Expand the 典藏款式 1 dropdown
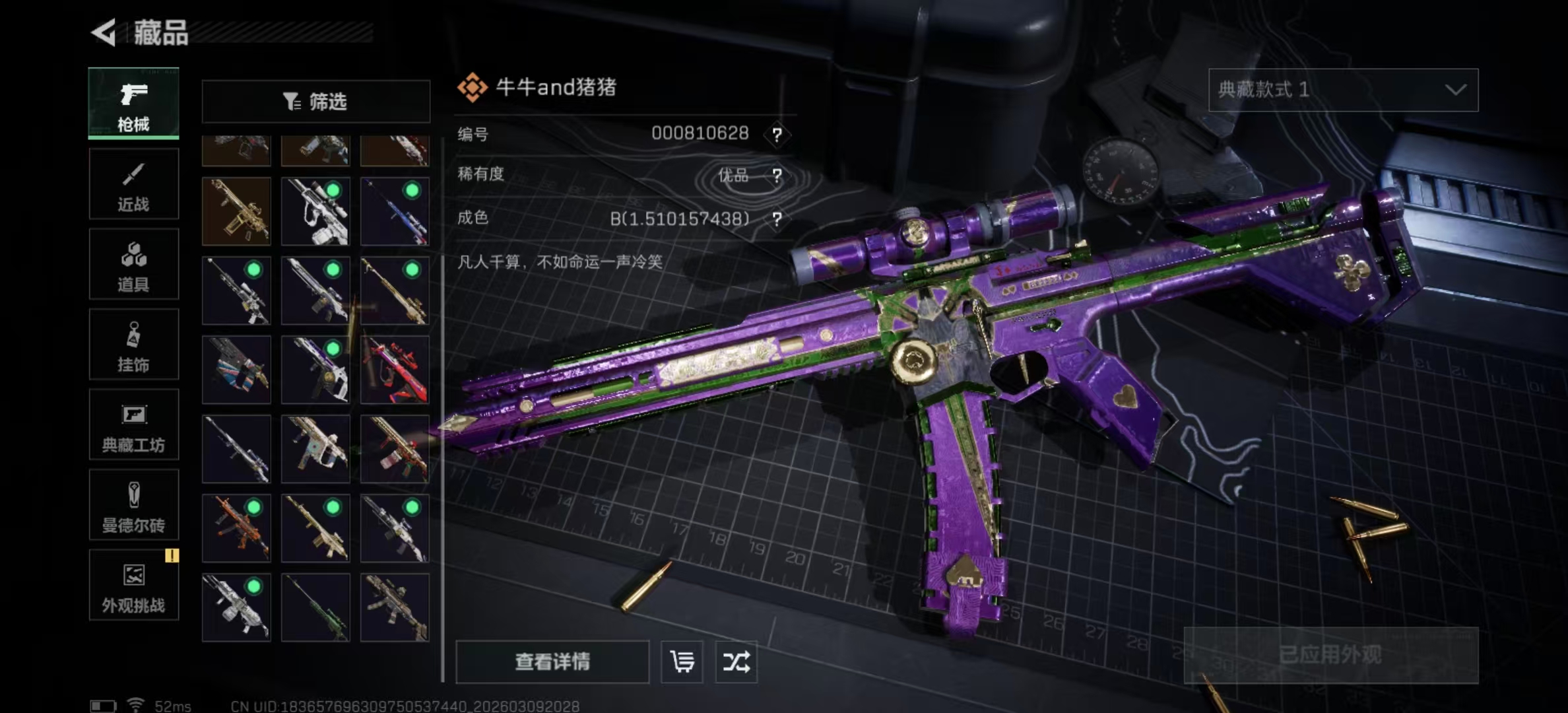The height and width of the screenshot is (713, 1568). coord(1343,90)
